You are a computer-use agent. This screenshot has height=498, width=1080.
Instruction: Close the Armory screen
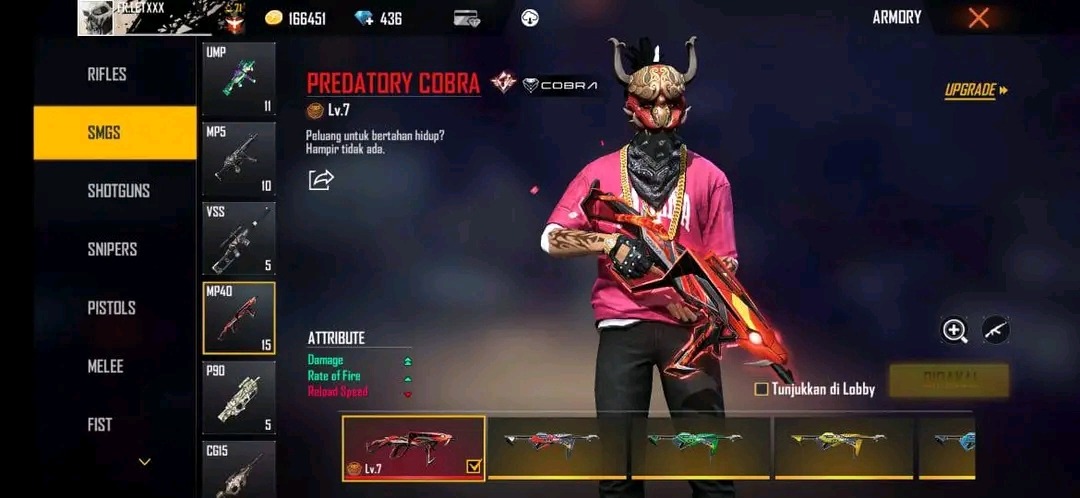tap(979, 18)
